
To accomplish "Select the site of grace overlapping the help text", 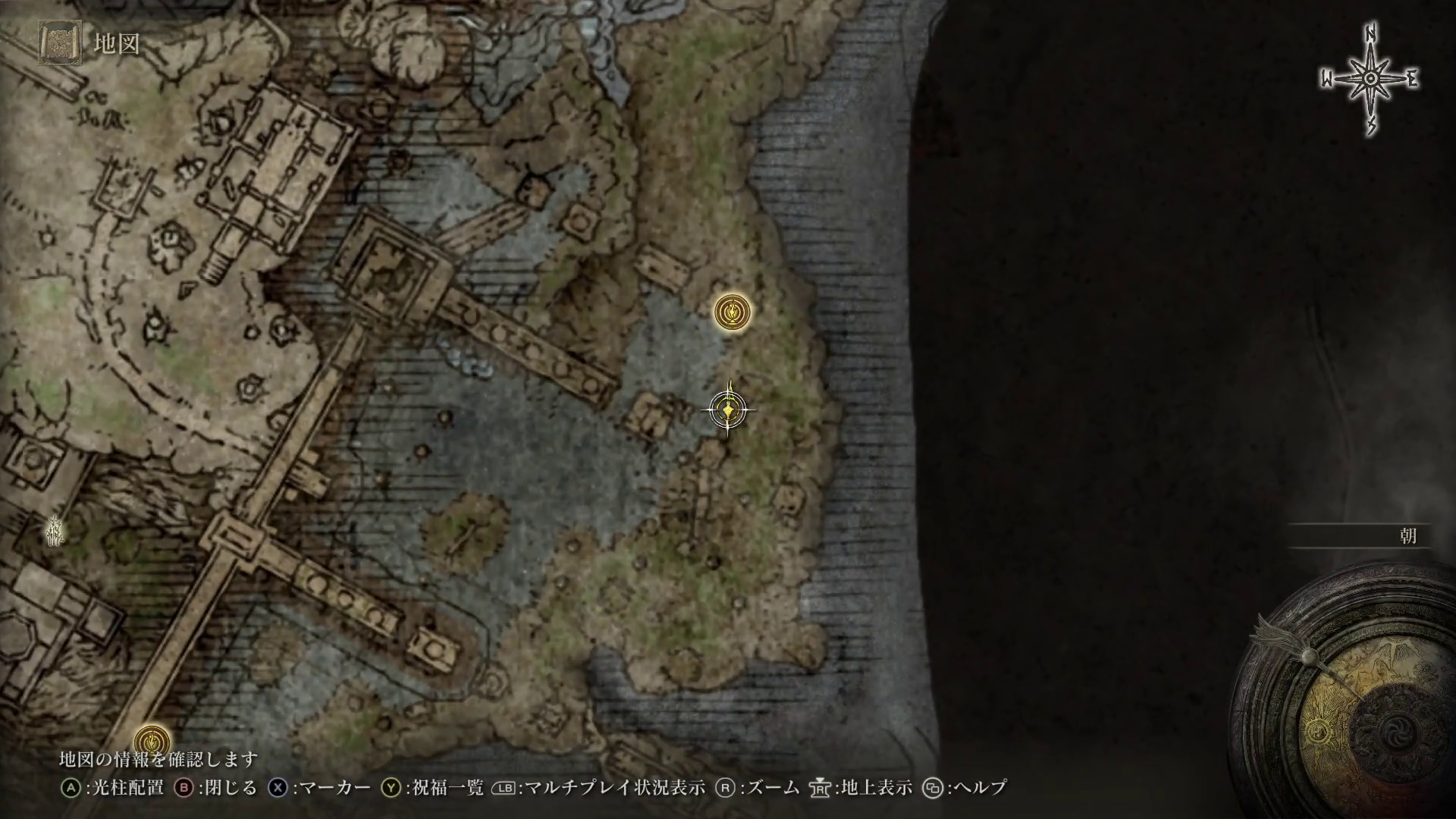I will 152,740.
